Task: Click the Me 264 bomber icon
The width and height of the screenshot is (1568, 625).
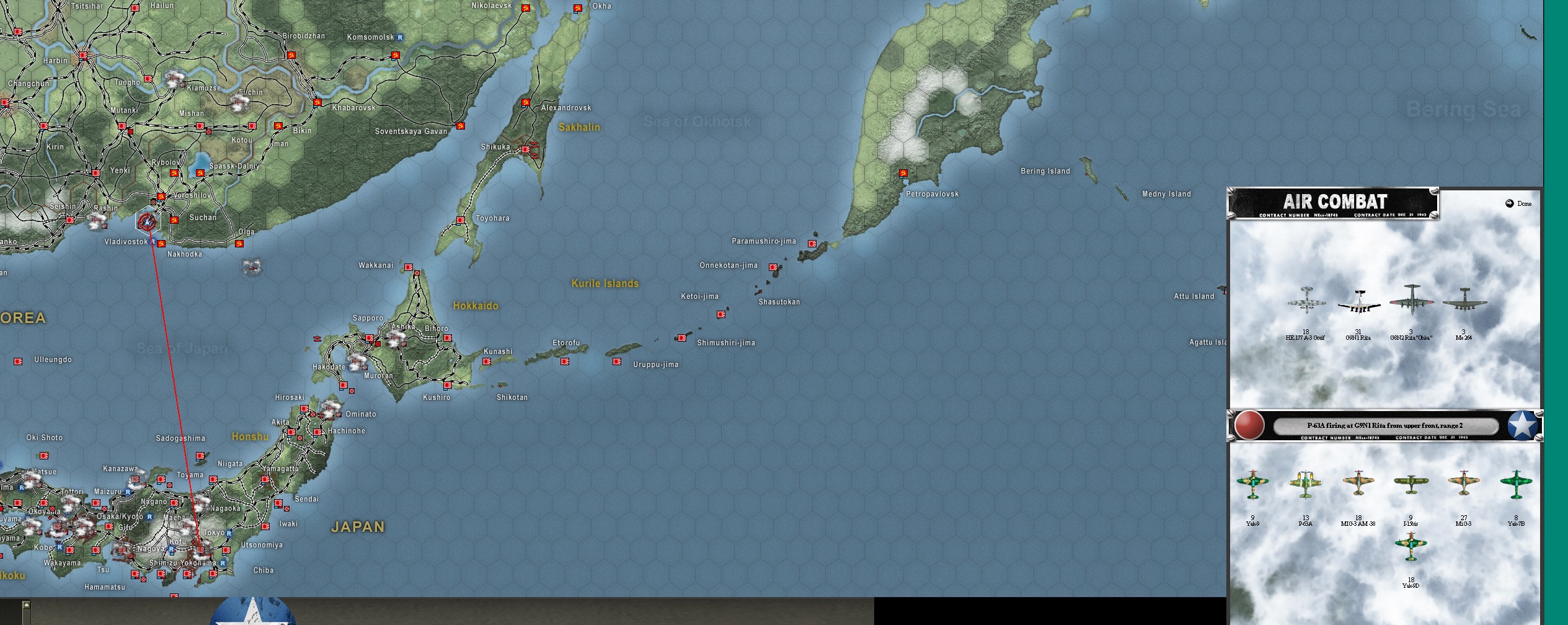Action: coord(1464,302)
